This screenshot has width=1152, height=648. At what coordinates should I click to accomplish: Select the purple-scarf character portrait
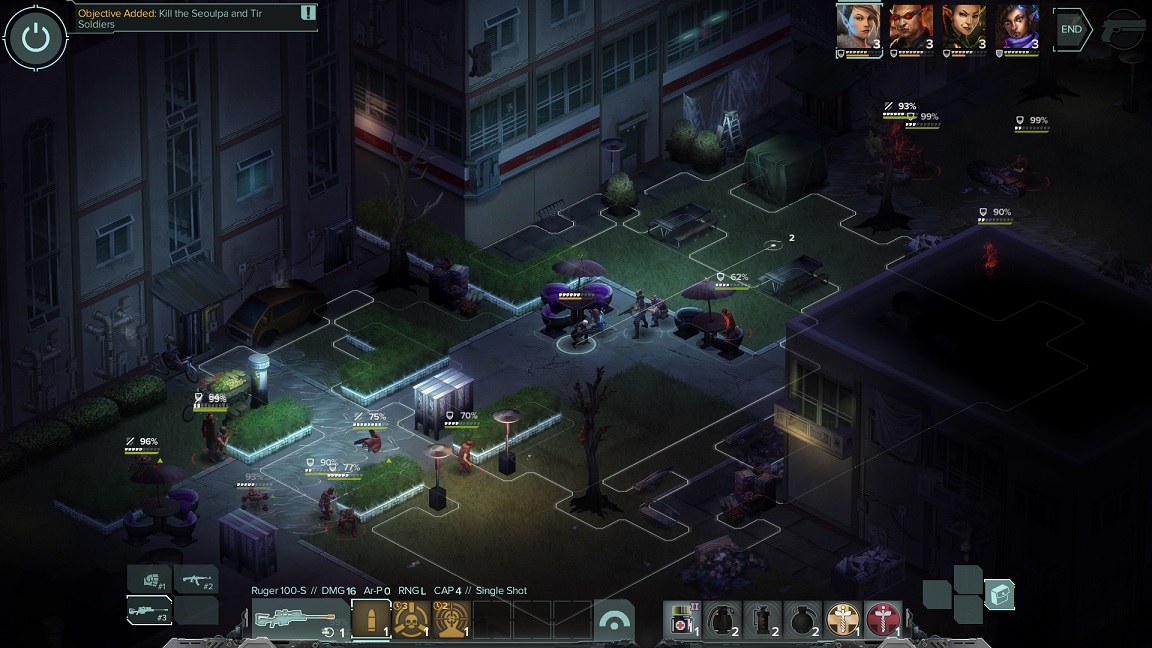1016,27
